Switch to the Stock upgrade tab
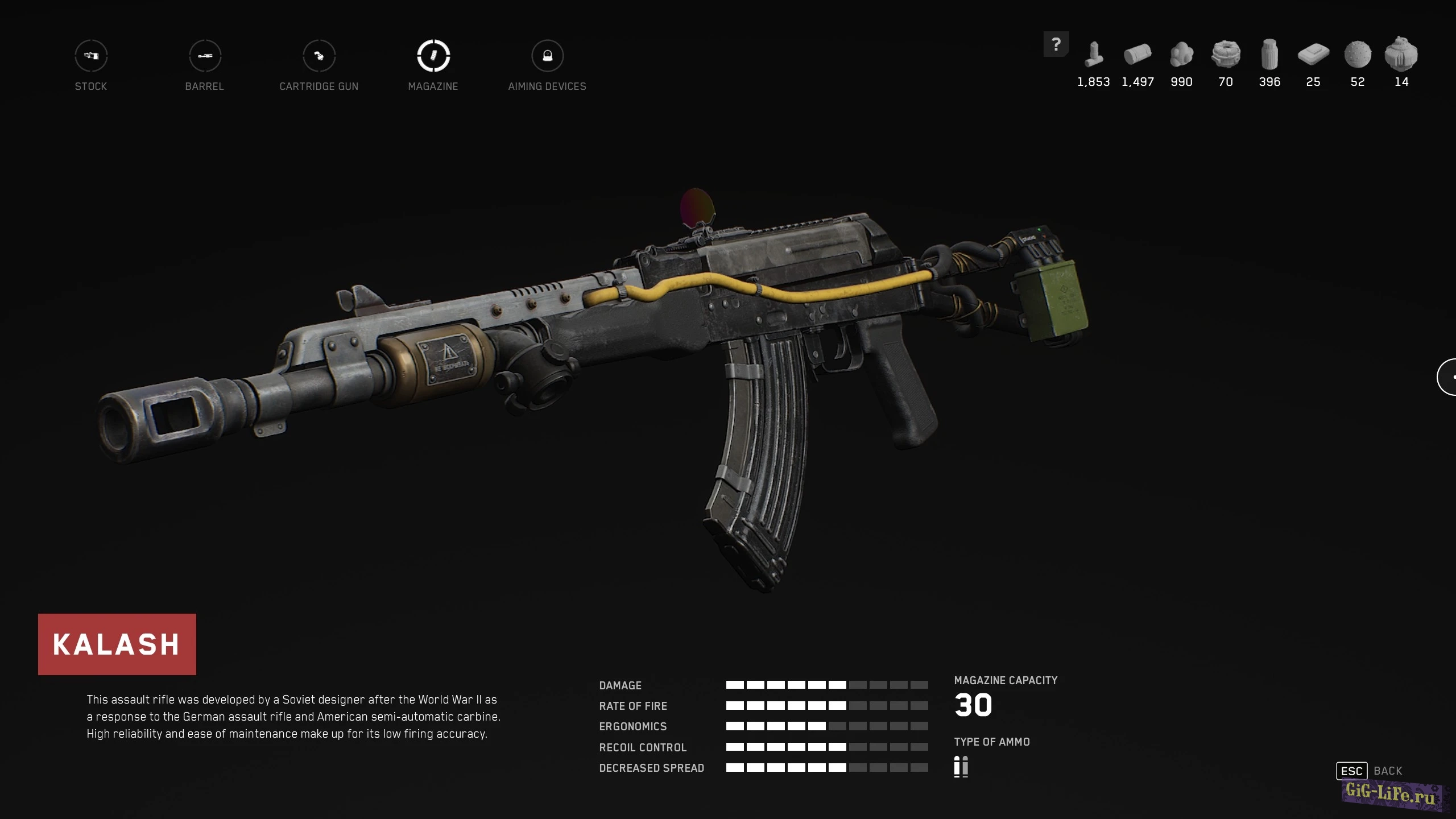Image resolution: width=1456 pixels, height=819 pixels. [91, 56]
